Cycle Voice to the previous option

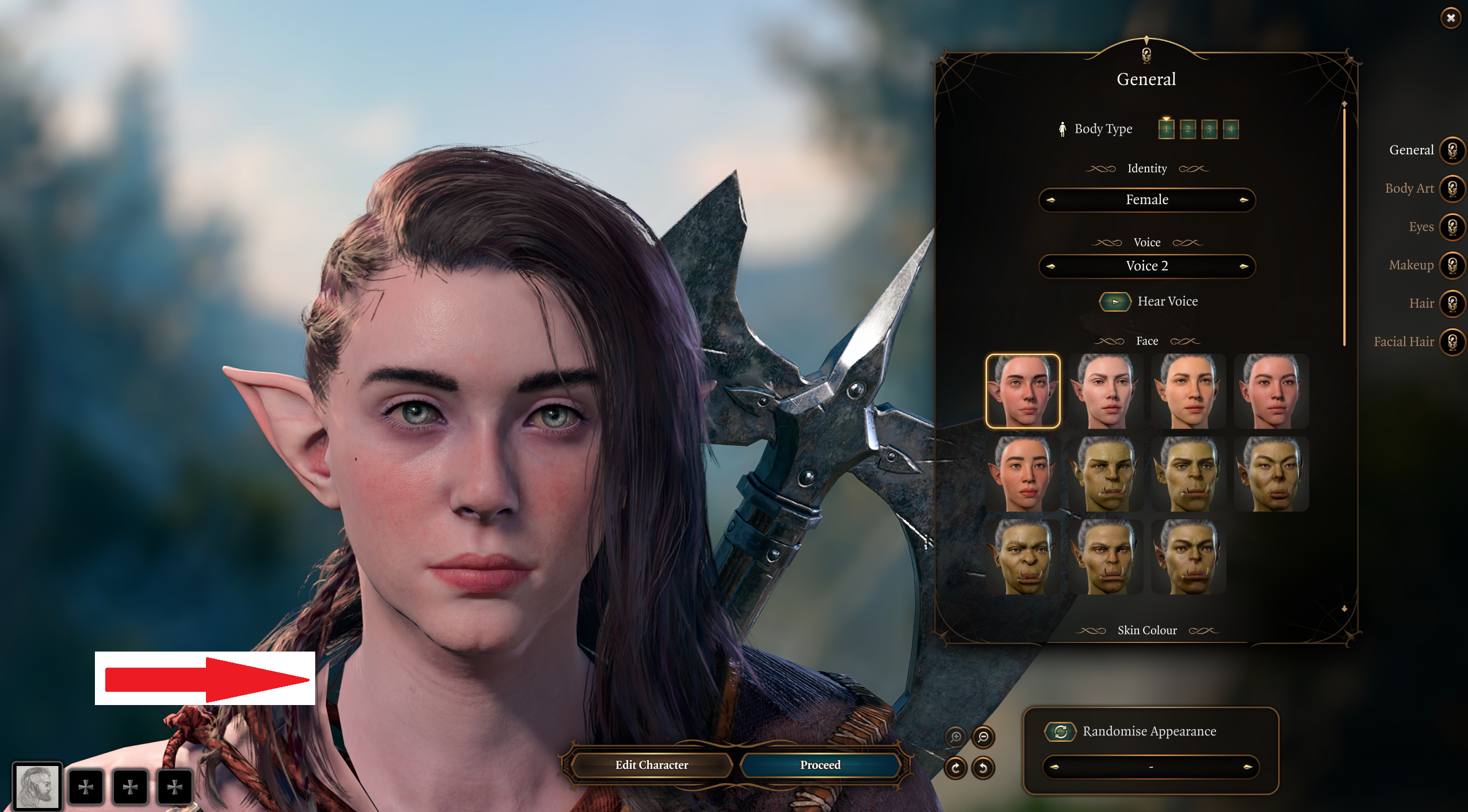[1051, 266]
